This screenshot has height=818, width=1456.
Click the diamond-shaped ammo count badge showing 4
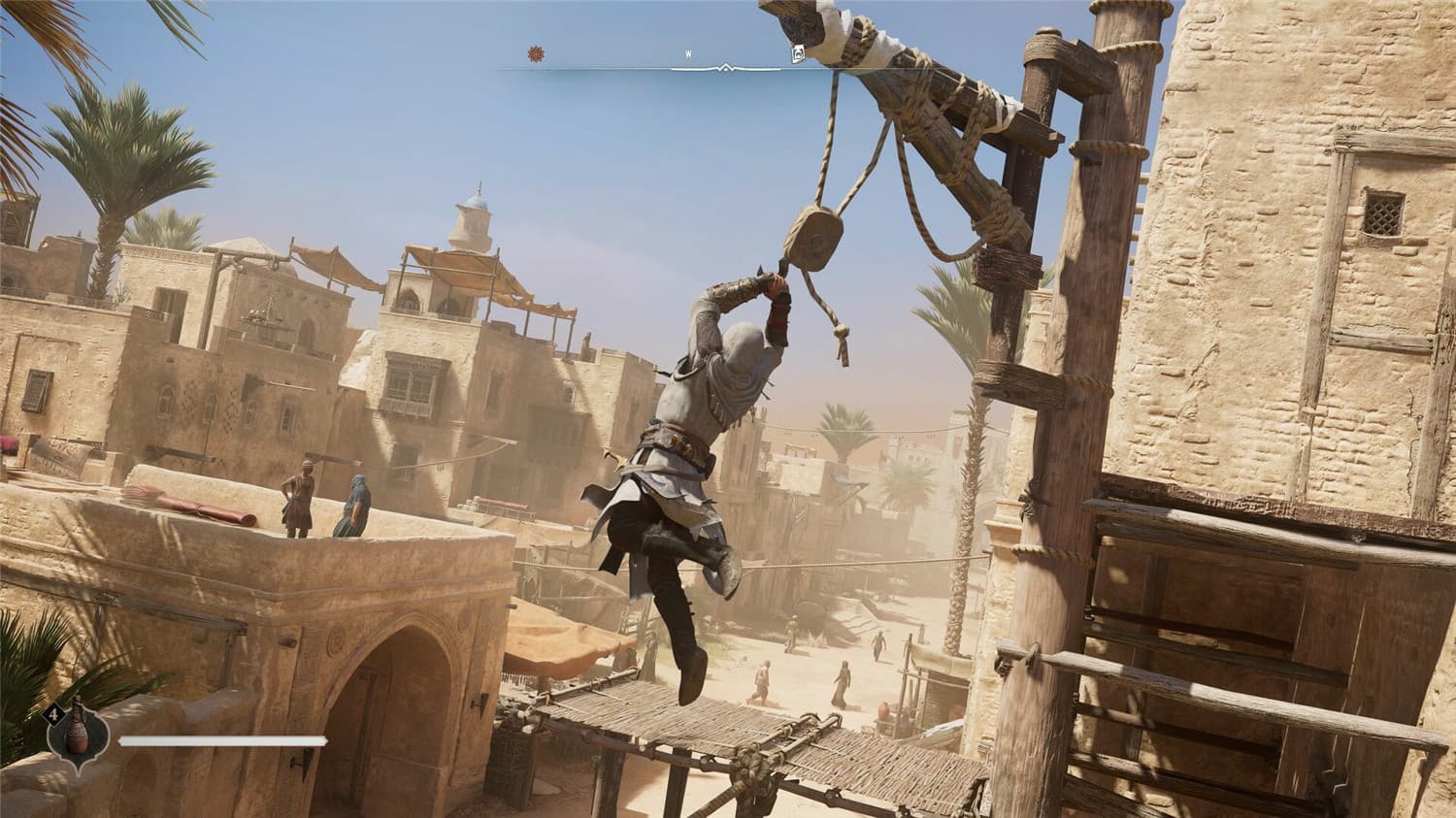(x=54, y=713)
